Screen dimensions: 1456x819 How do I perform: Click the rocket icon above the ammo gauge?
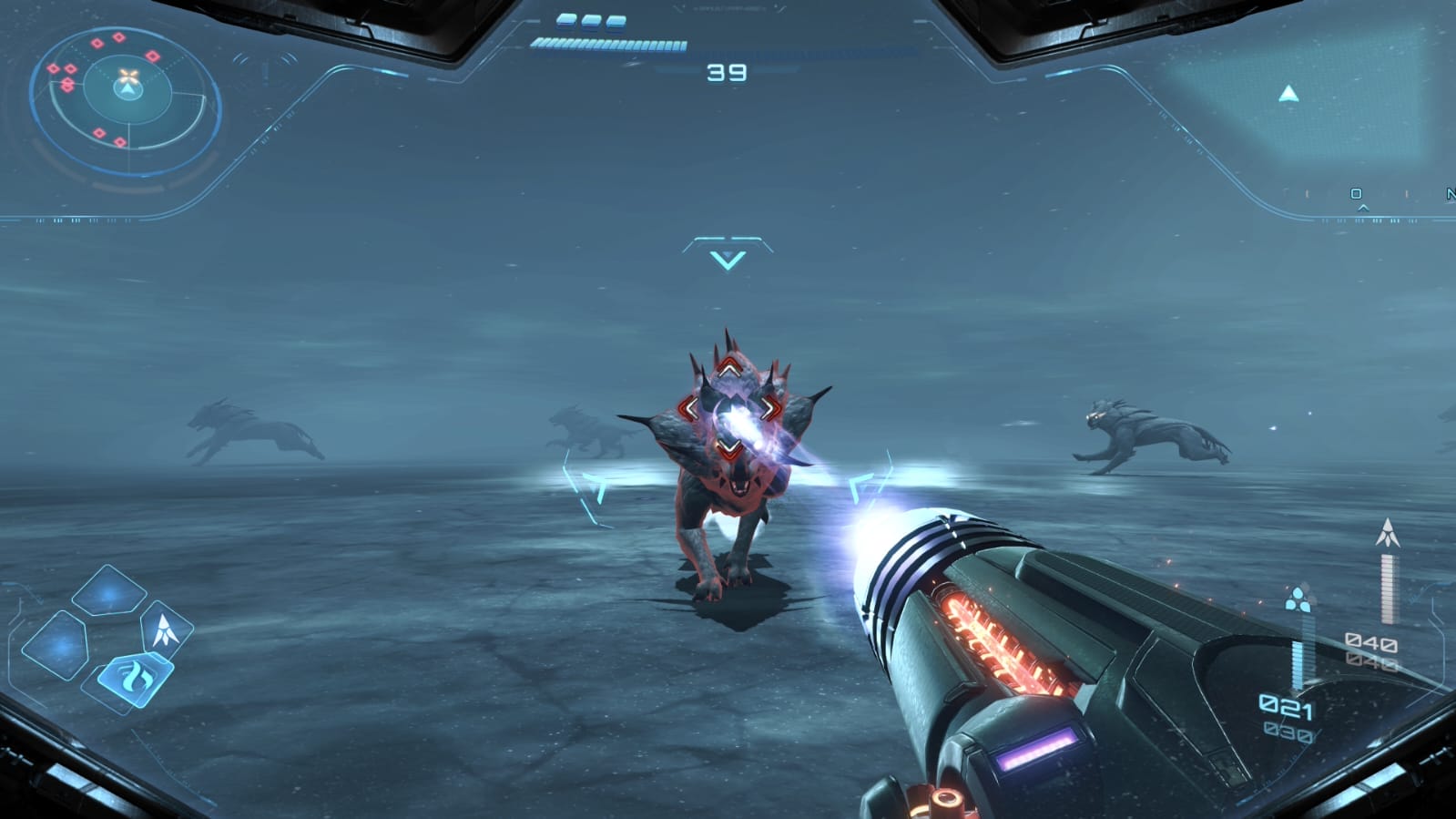tap(1388, 530)
